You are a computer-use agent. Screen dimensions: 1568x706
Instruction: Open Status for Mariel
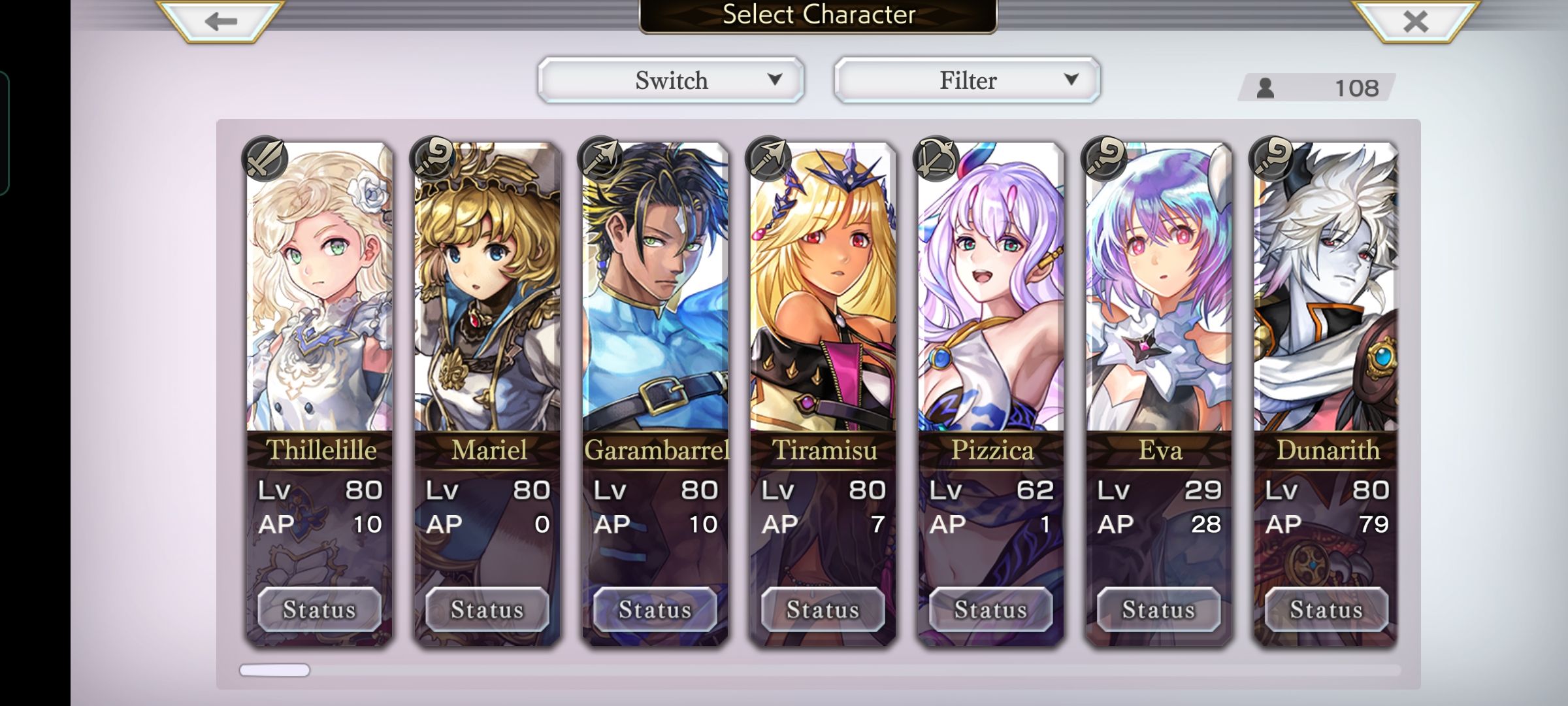(487, 609)
